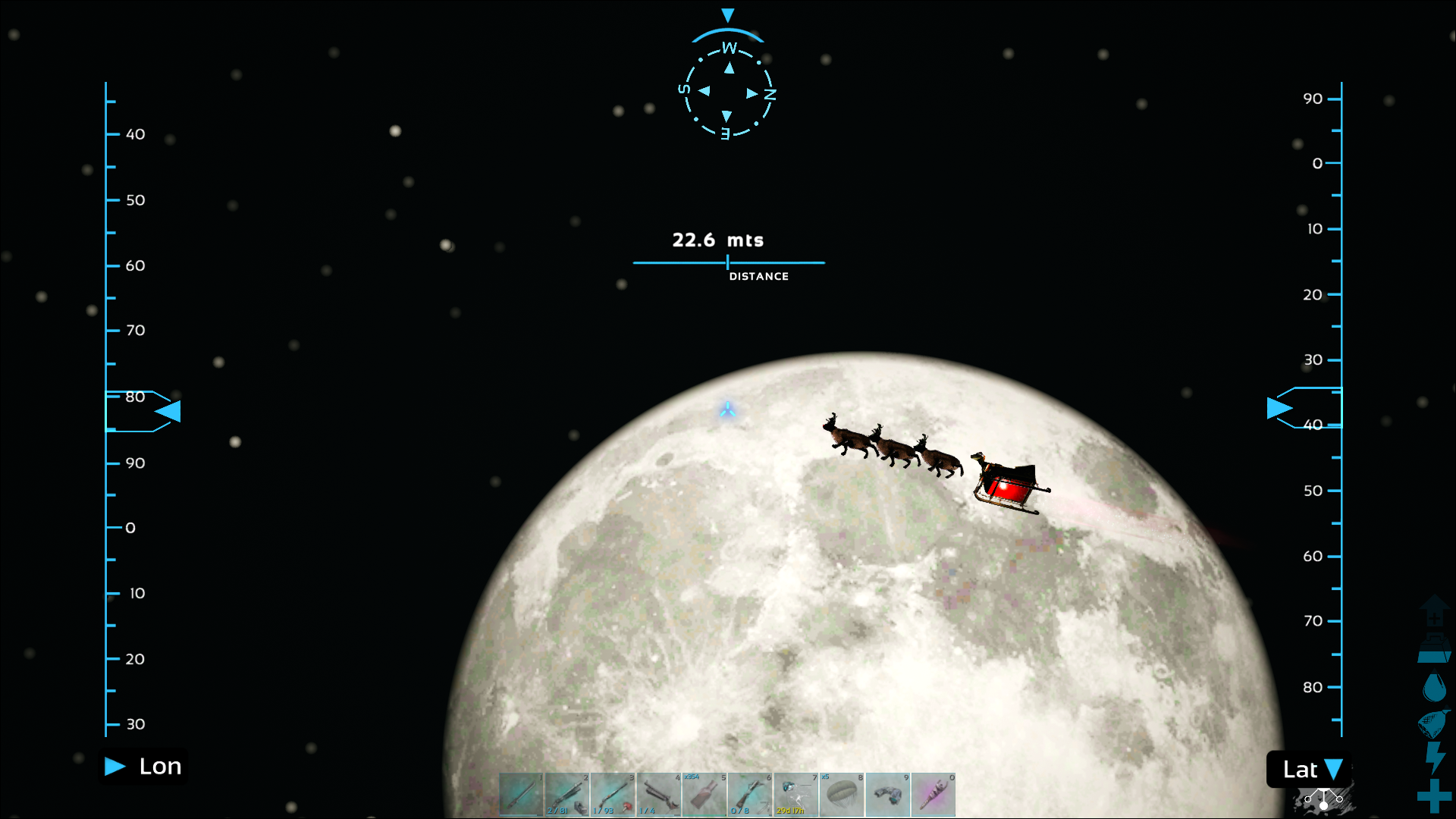Select the sword in hotbar slot 1
Viewport: 1456px width, 819px height.
coord(522,795)
